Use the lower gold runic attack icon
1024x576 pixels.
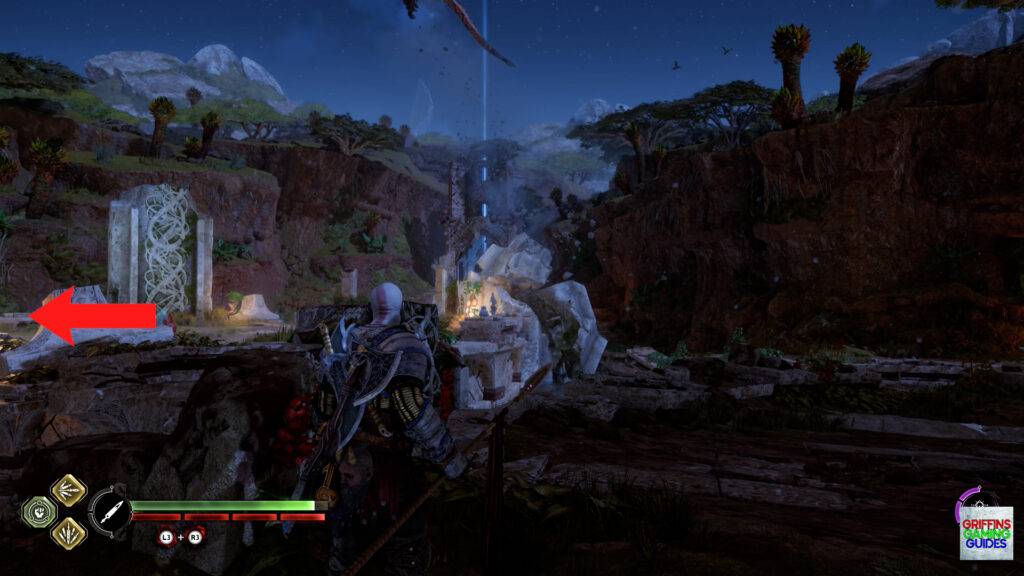tap(68, 532)
